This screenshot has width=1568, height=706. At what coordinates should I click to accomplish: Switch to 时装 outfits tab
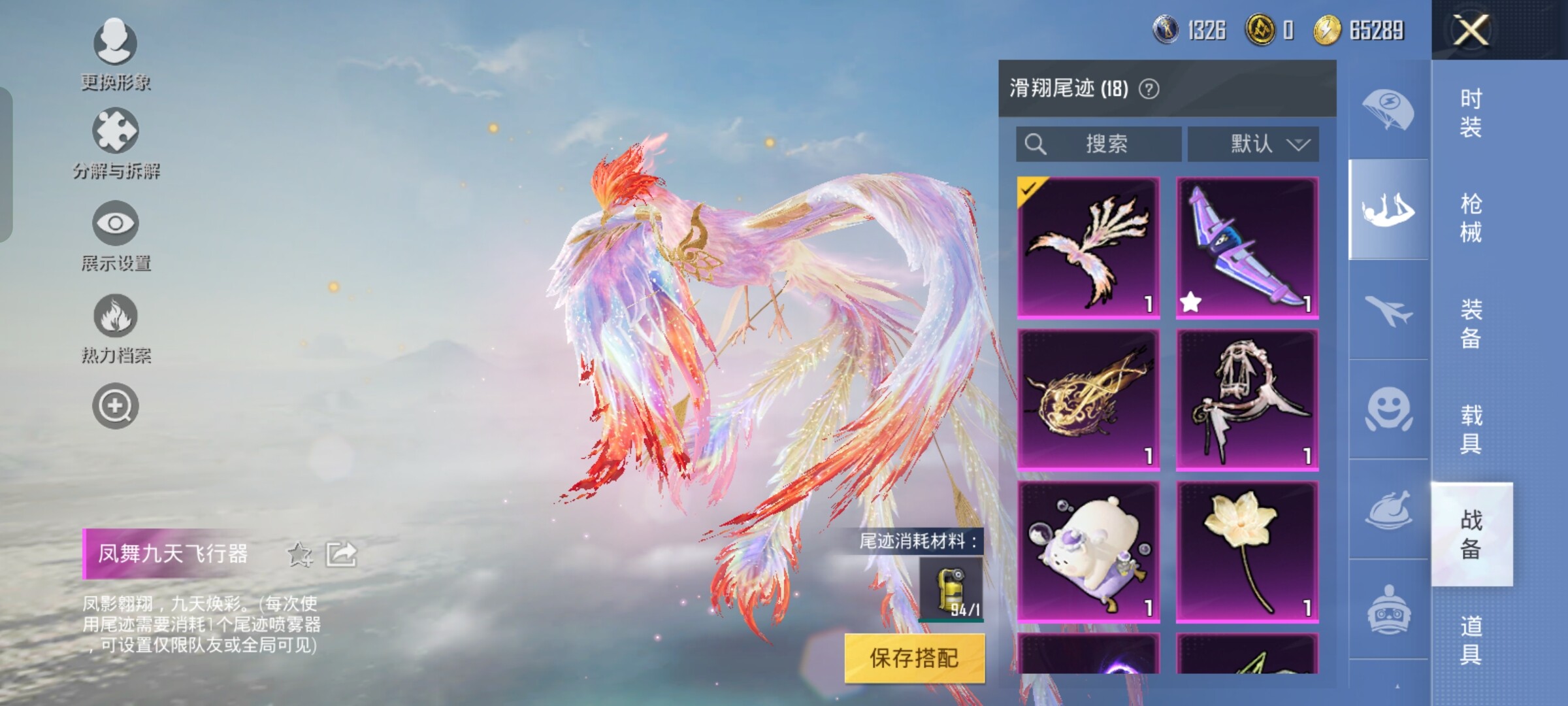[x=1471, y=112]
